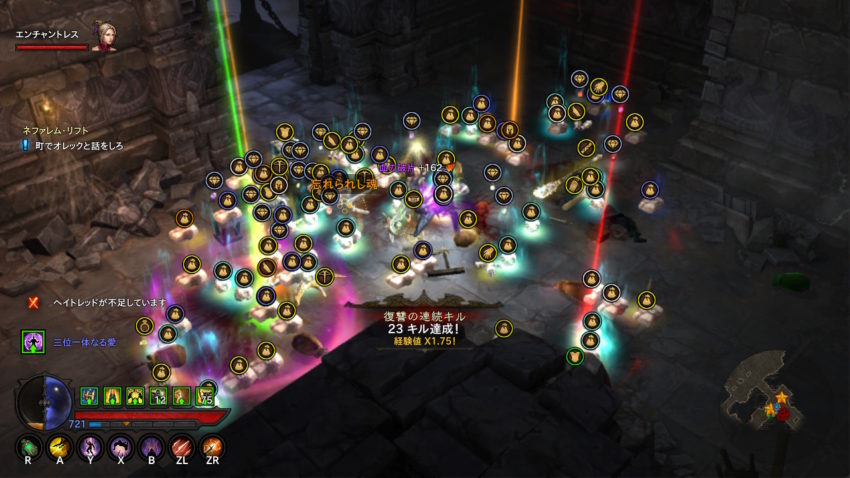This screenshot has width=850, height=478.
Task: Activate the red slash marks skill
Action: 181,446
